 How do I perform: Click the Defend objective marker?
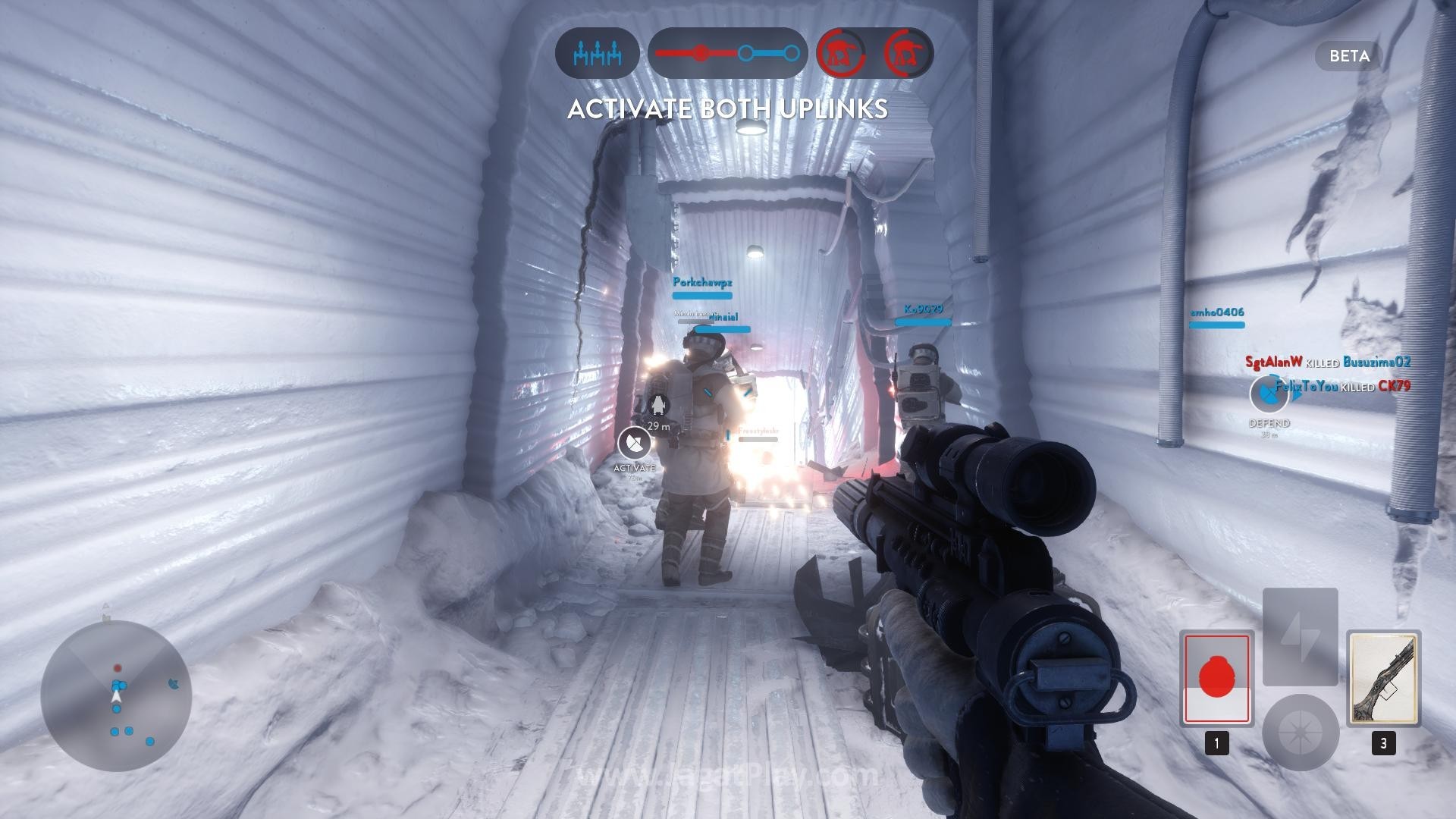(x=1268, y=394)
